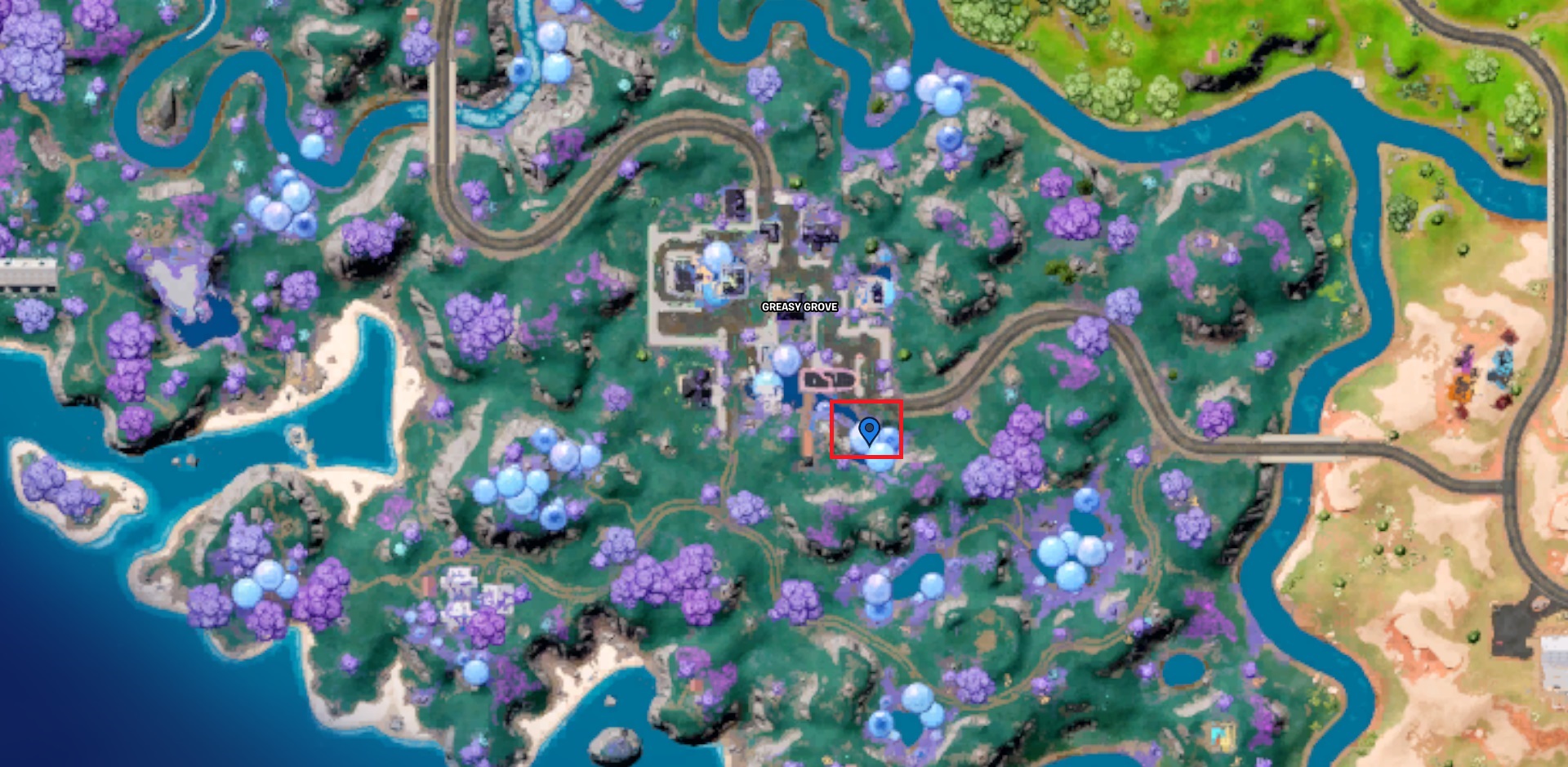Click the GREASY GROVE text label

(798, 309)
